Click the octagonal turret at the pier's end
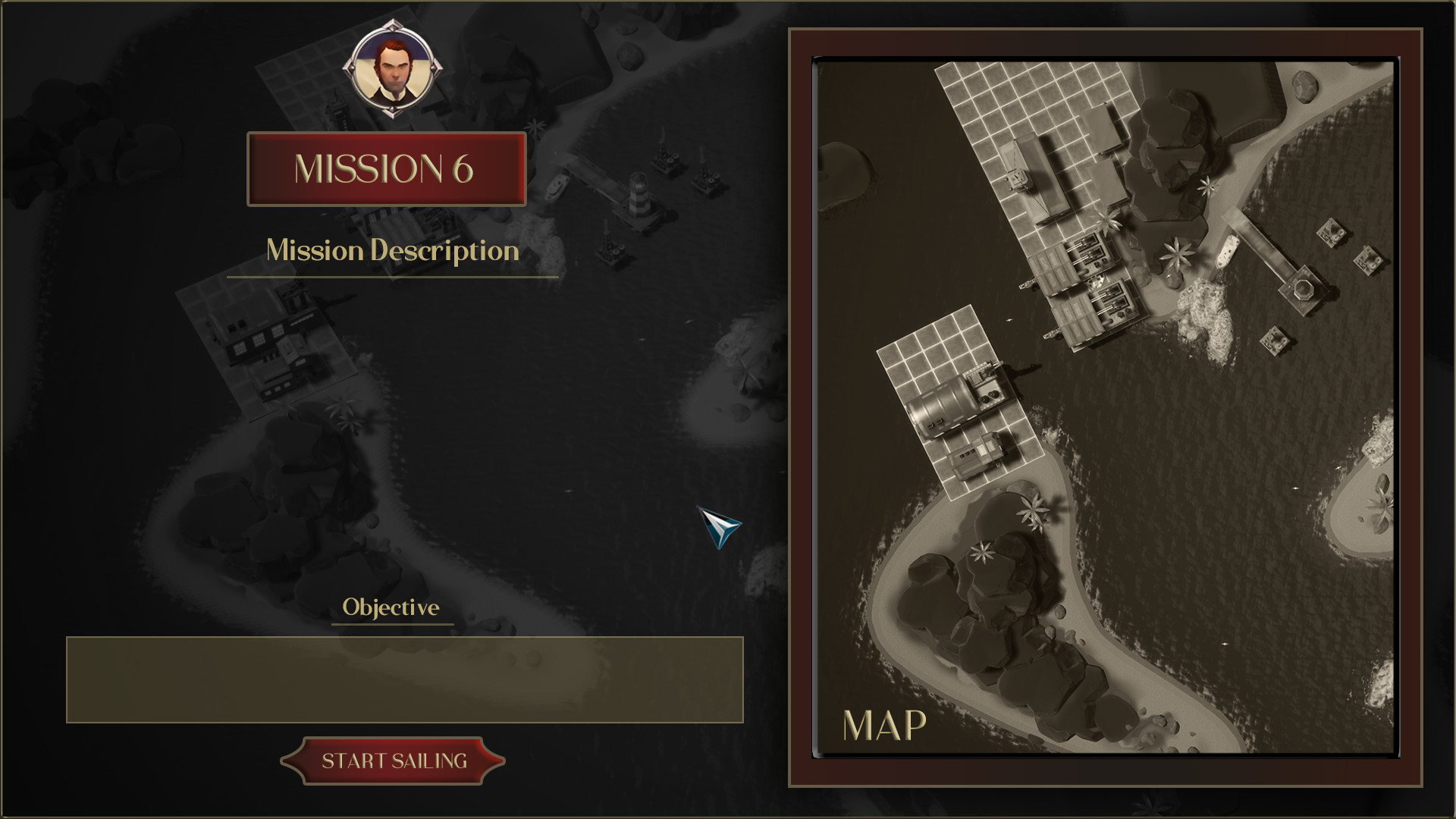1456x819 pixels. [x=1304, y=290]
